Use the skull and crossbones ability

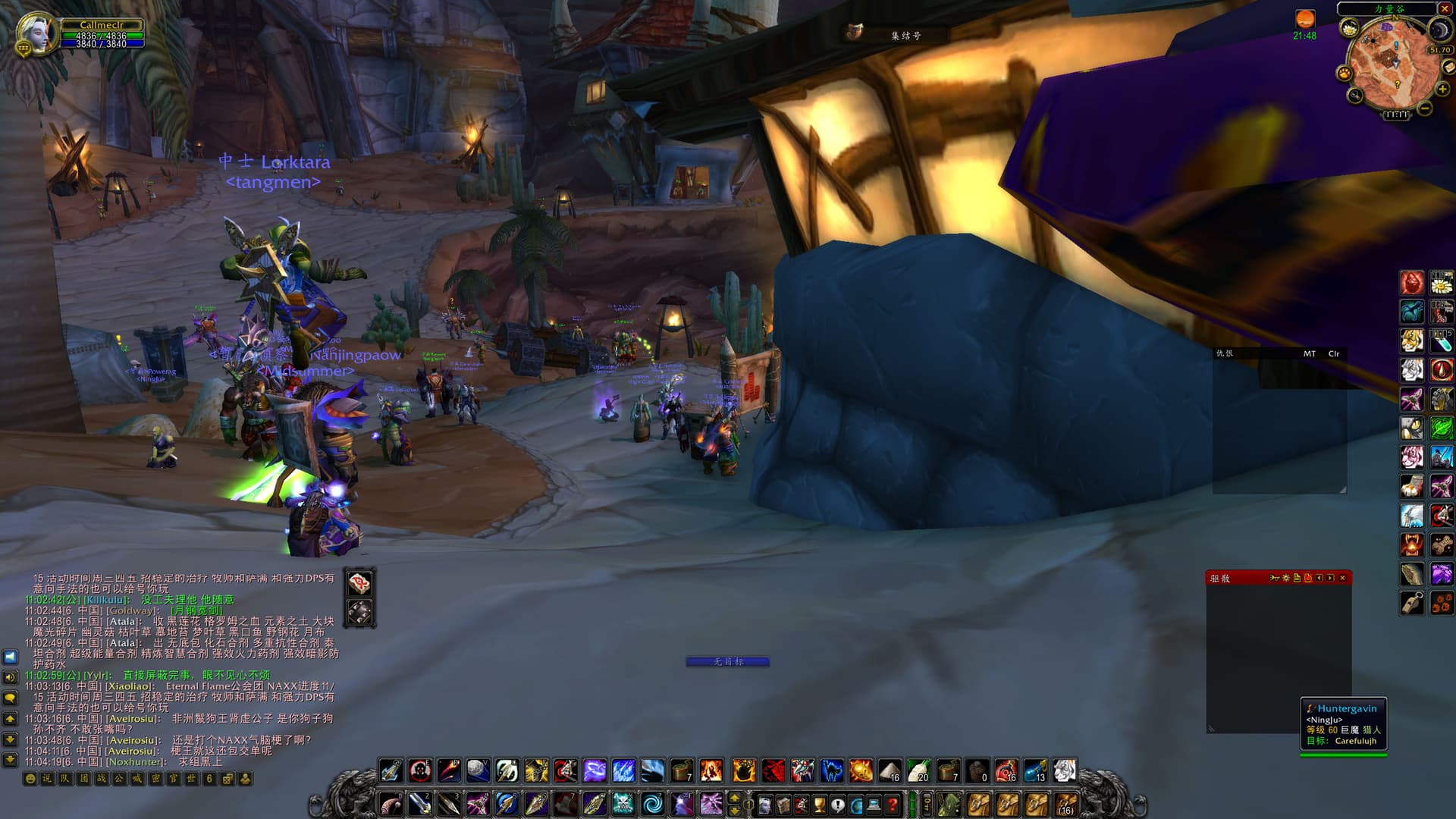pos(623,804)
